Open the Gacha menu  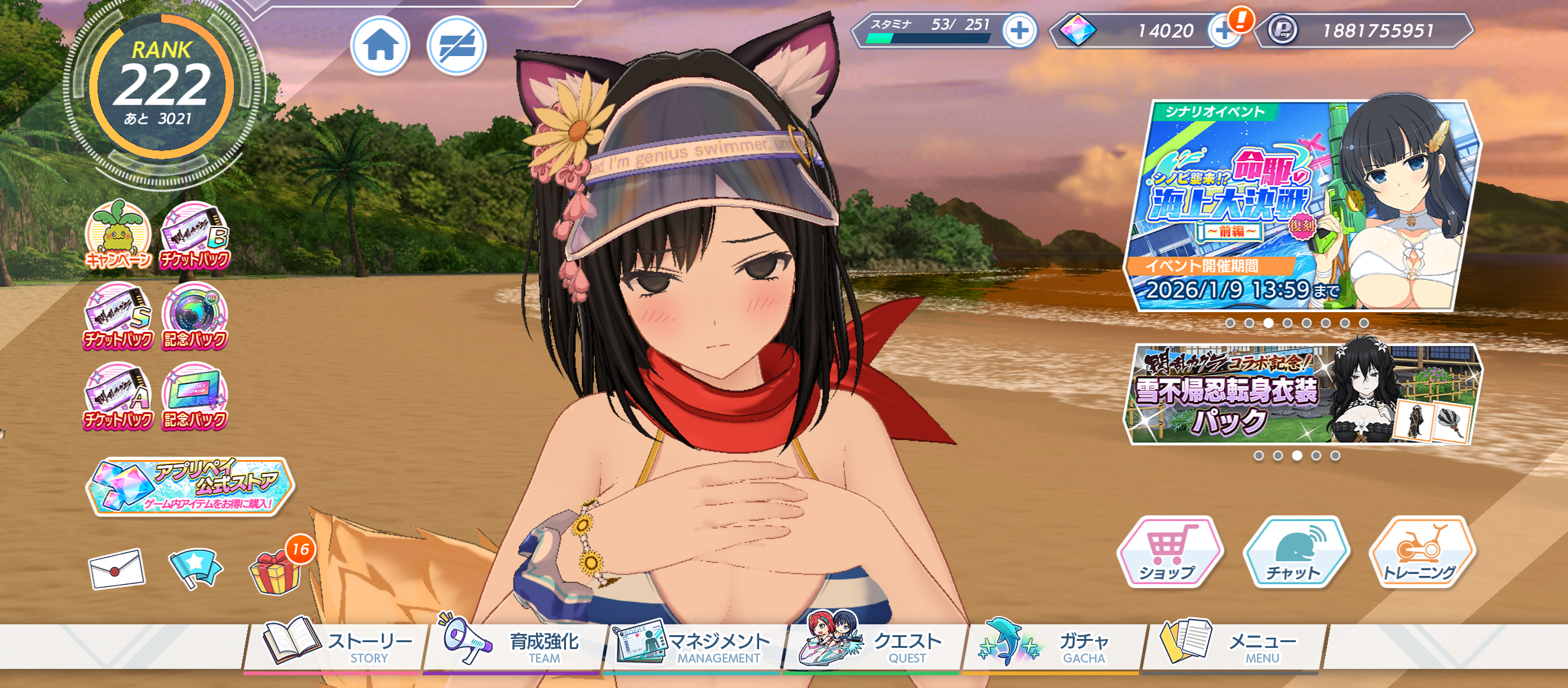(1052, 645)
